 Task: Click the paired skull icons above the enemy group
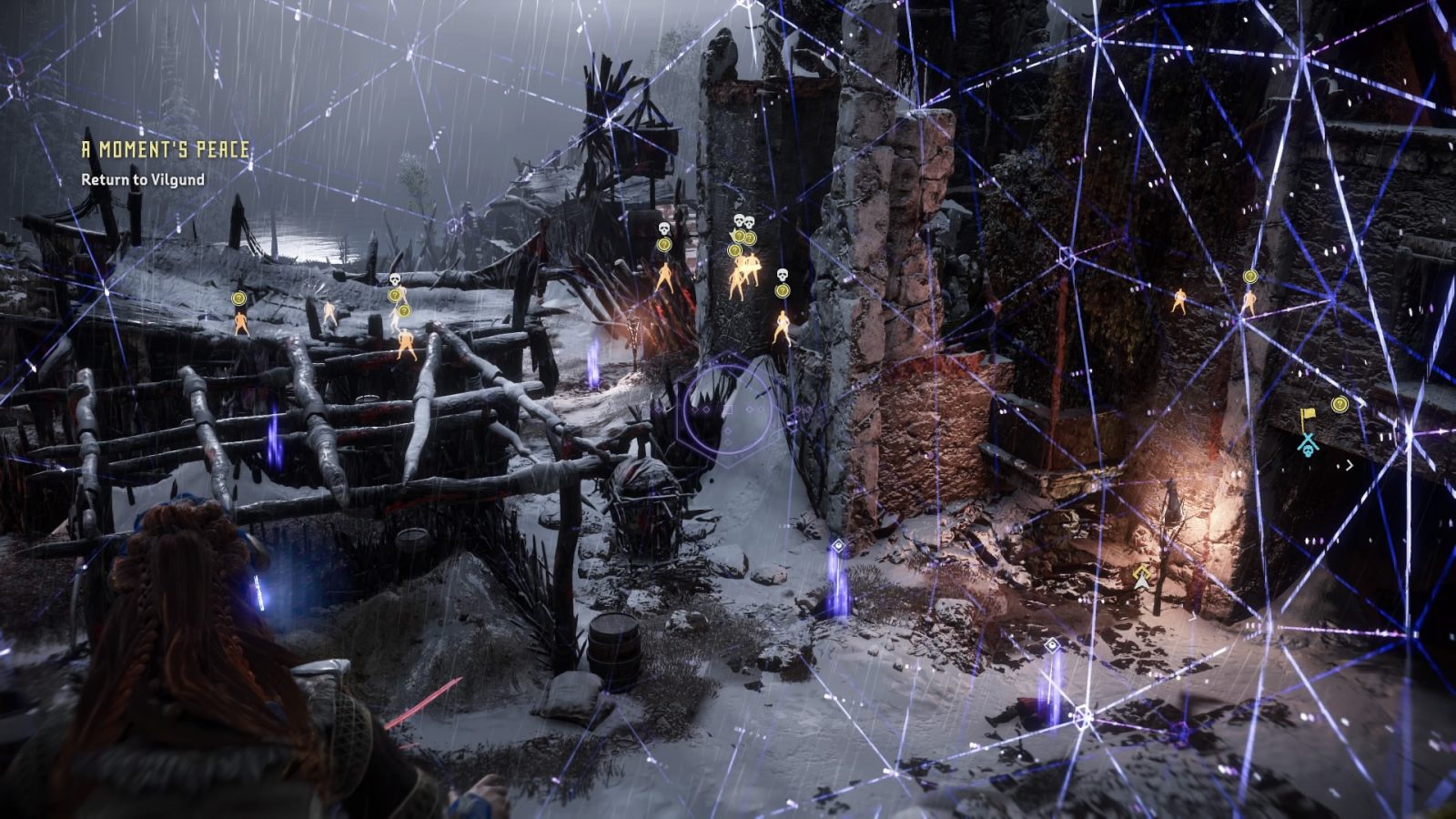[x=744, y=221]
